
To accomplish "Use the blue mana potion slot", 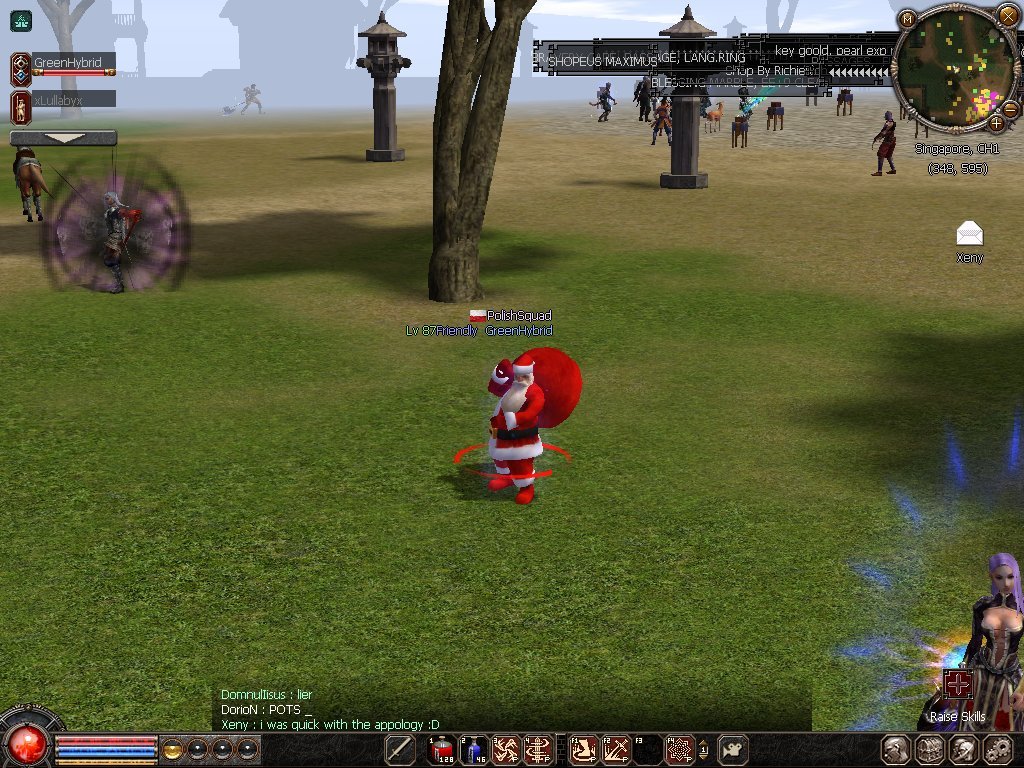I will click(473, 749).
